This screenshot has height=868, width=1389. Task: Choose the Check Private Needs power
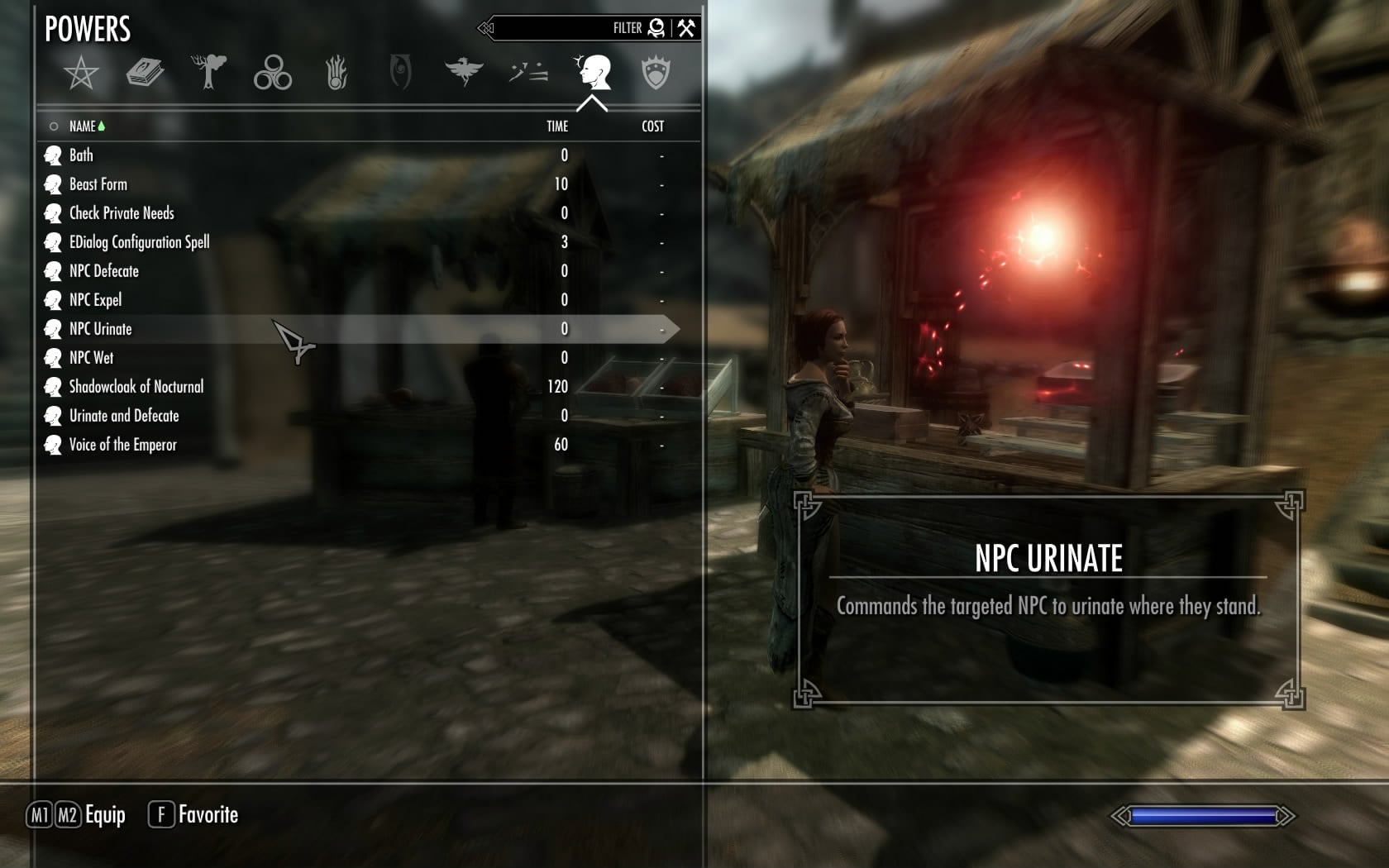coord(122,213)
